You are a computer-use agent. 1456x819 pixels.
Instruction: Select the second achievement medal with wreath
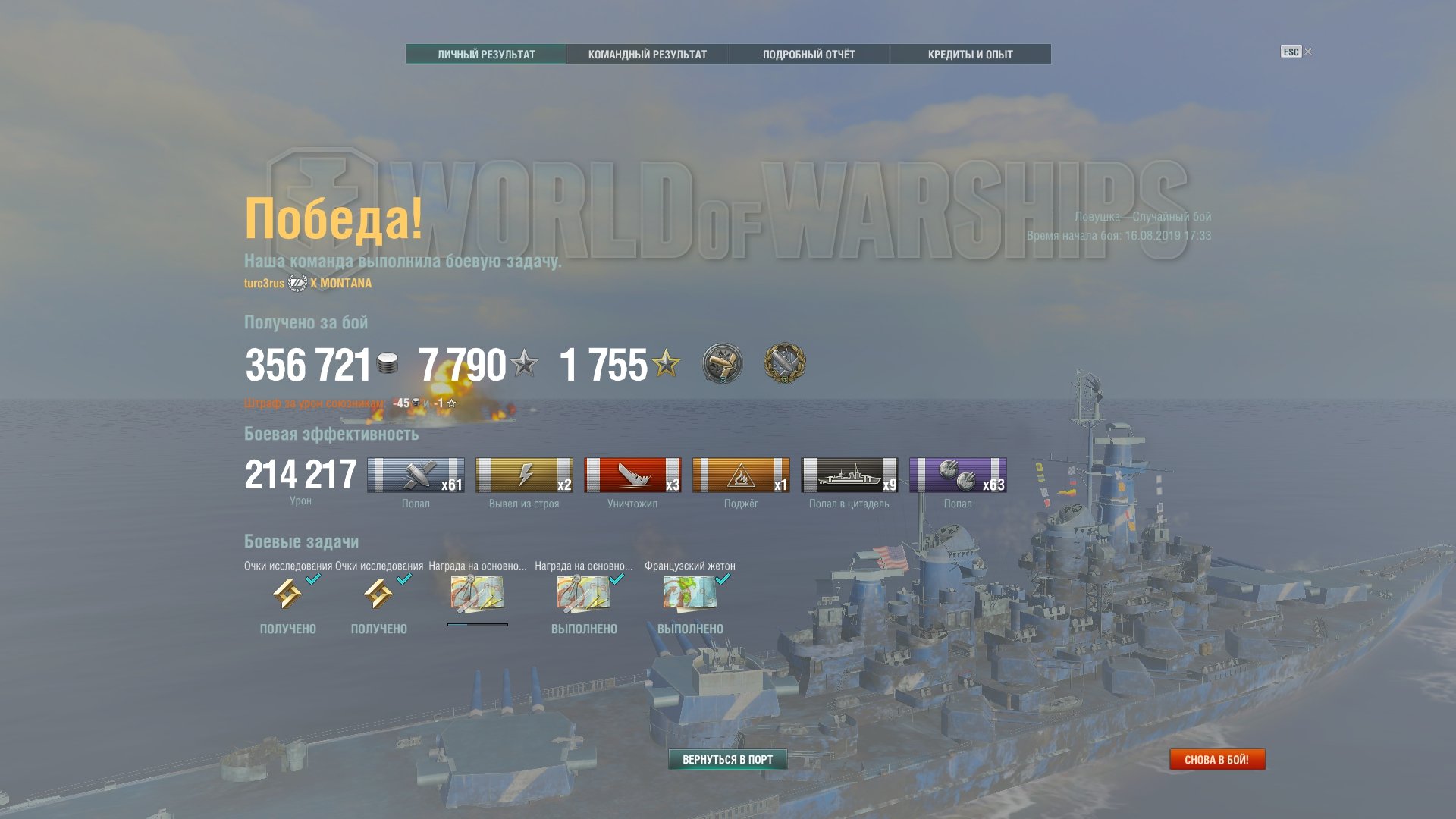784,363
